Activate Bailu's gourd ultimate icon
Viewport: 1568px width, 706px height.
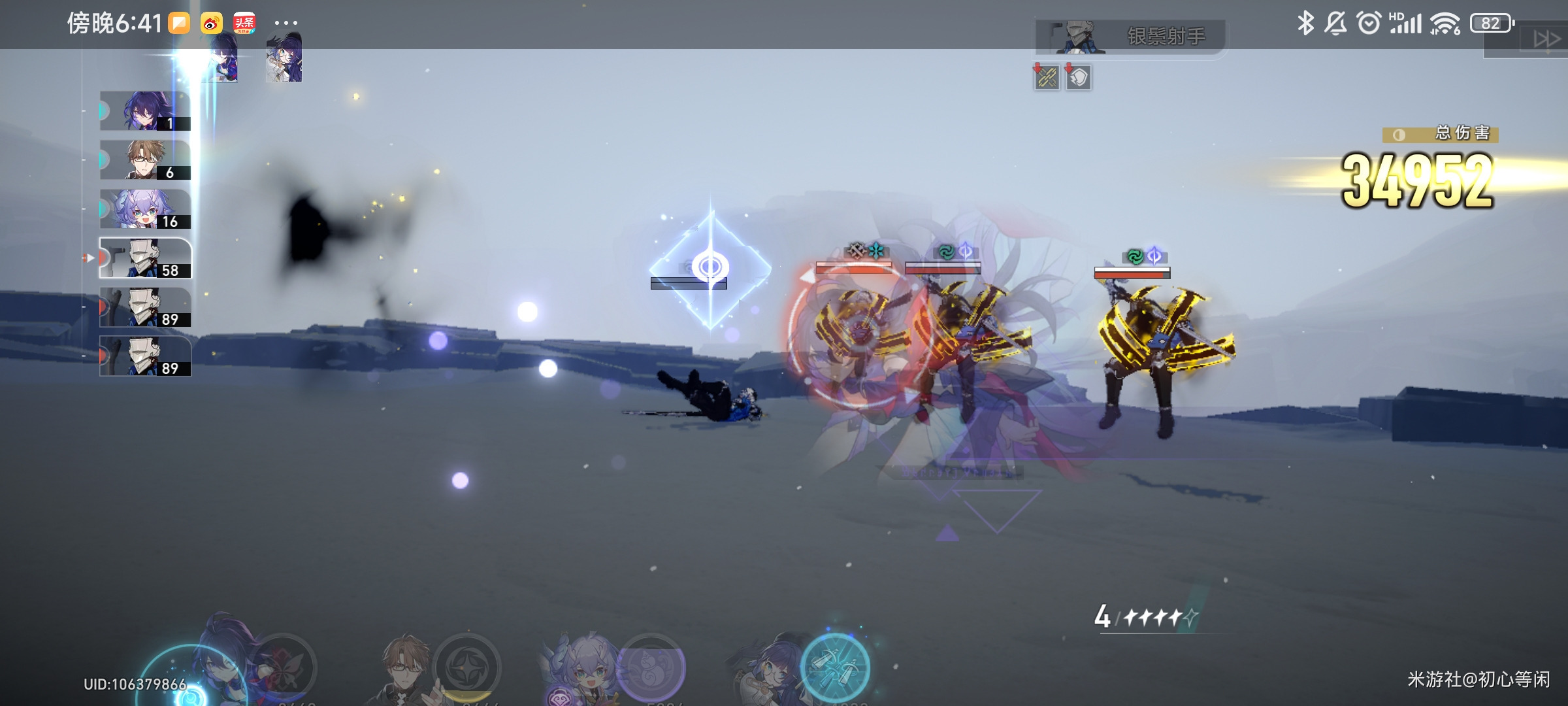point(651,668)
